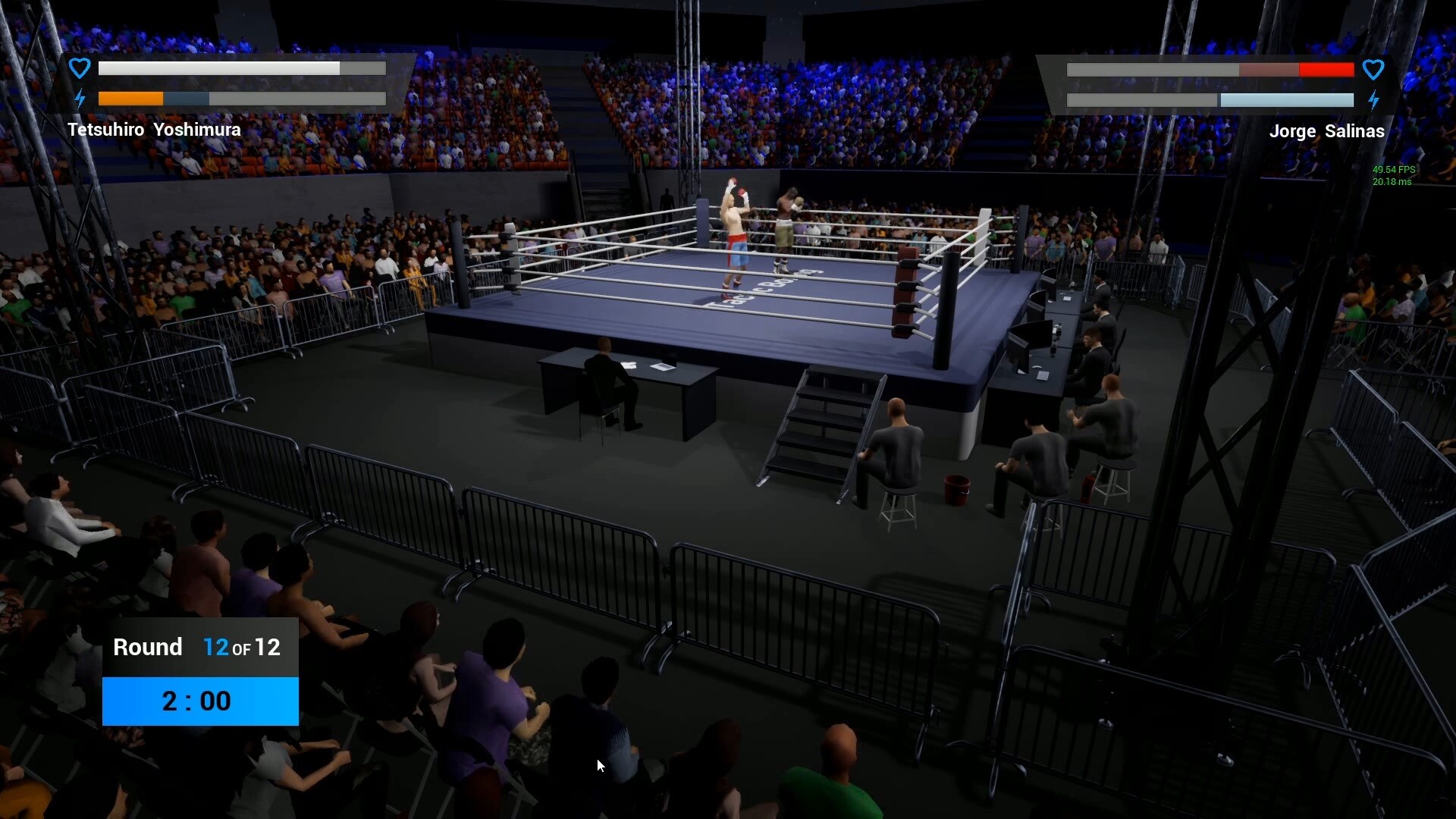Screen dimensions: 1456x819
Task: Click the white Round heading label
Action: click(149, 648)
